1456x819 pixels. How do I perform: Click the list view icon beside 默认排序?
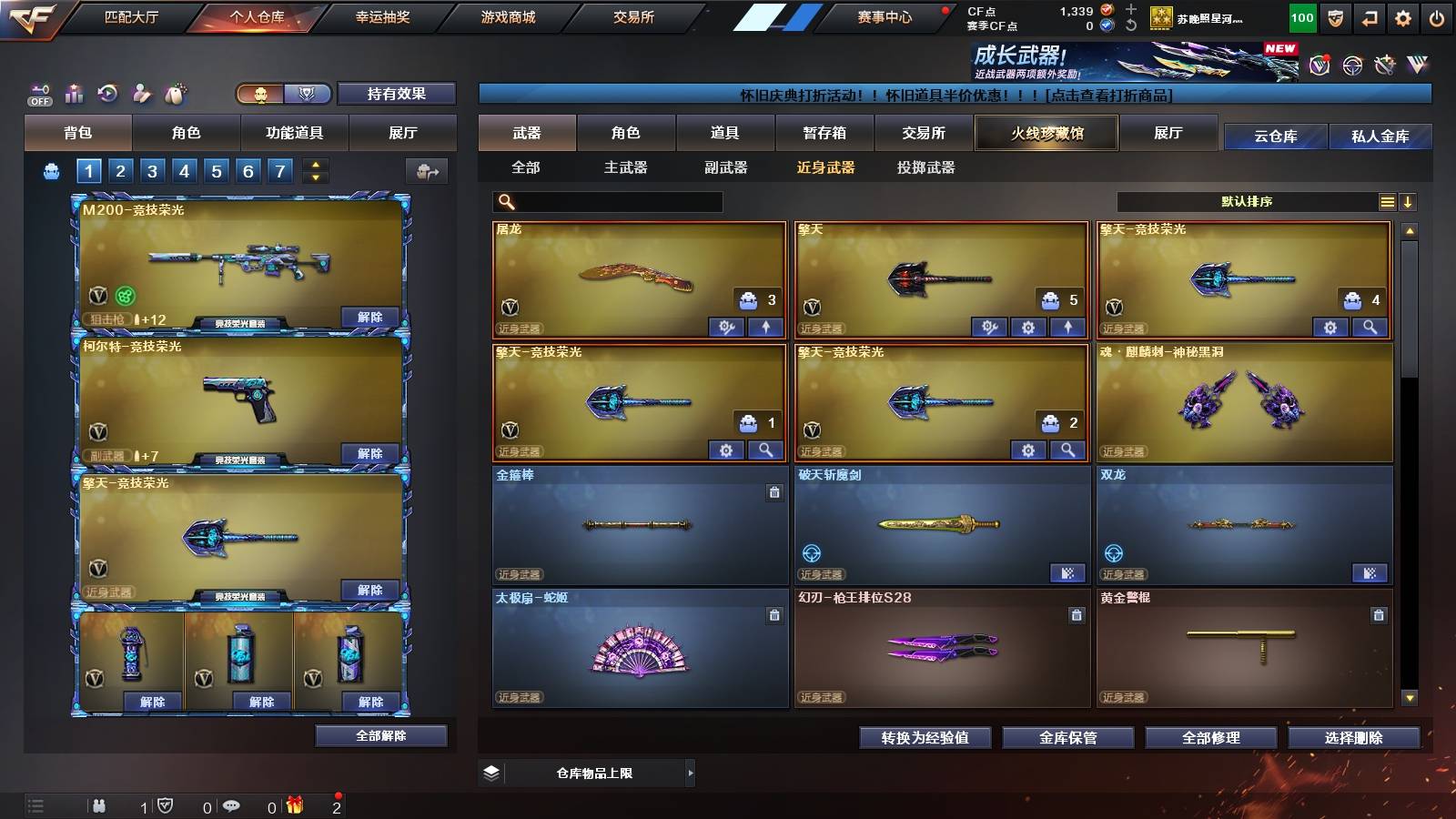1387,202
